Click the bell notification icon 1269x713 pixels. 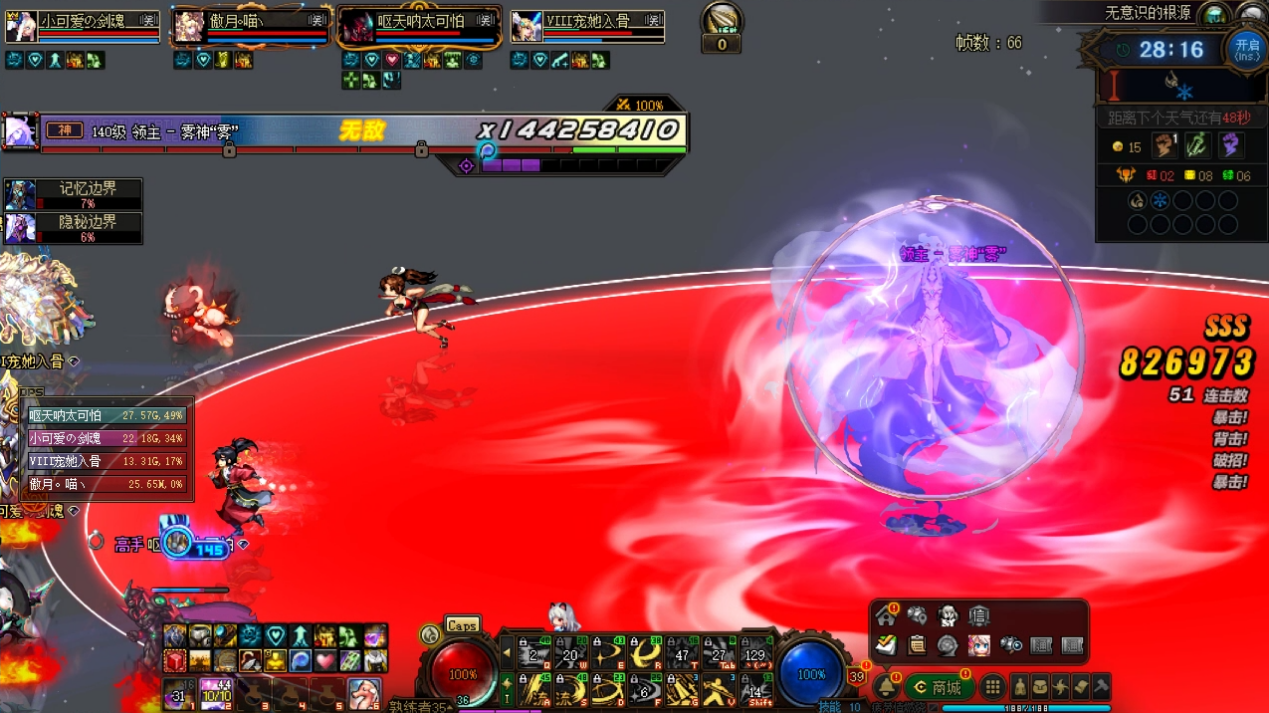pyautogui.click(x=886, y=688)
